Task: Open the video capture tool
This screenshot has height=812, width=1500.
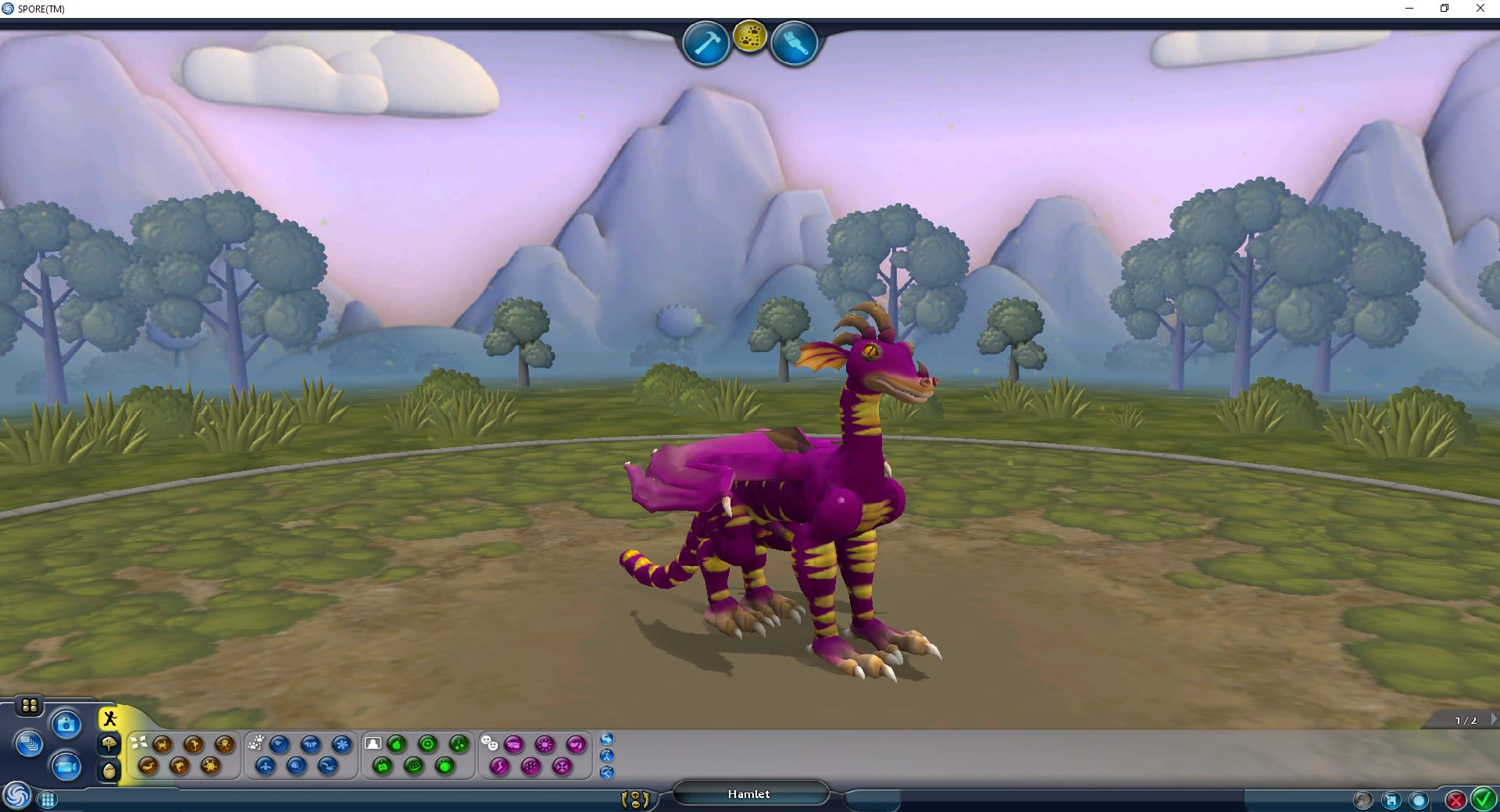Action: tap(66, 767)
